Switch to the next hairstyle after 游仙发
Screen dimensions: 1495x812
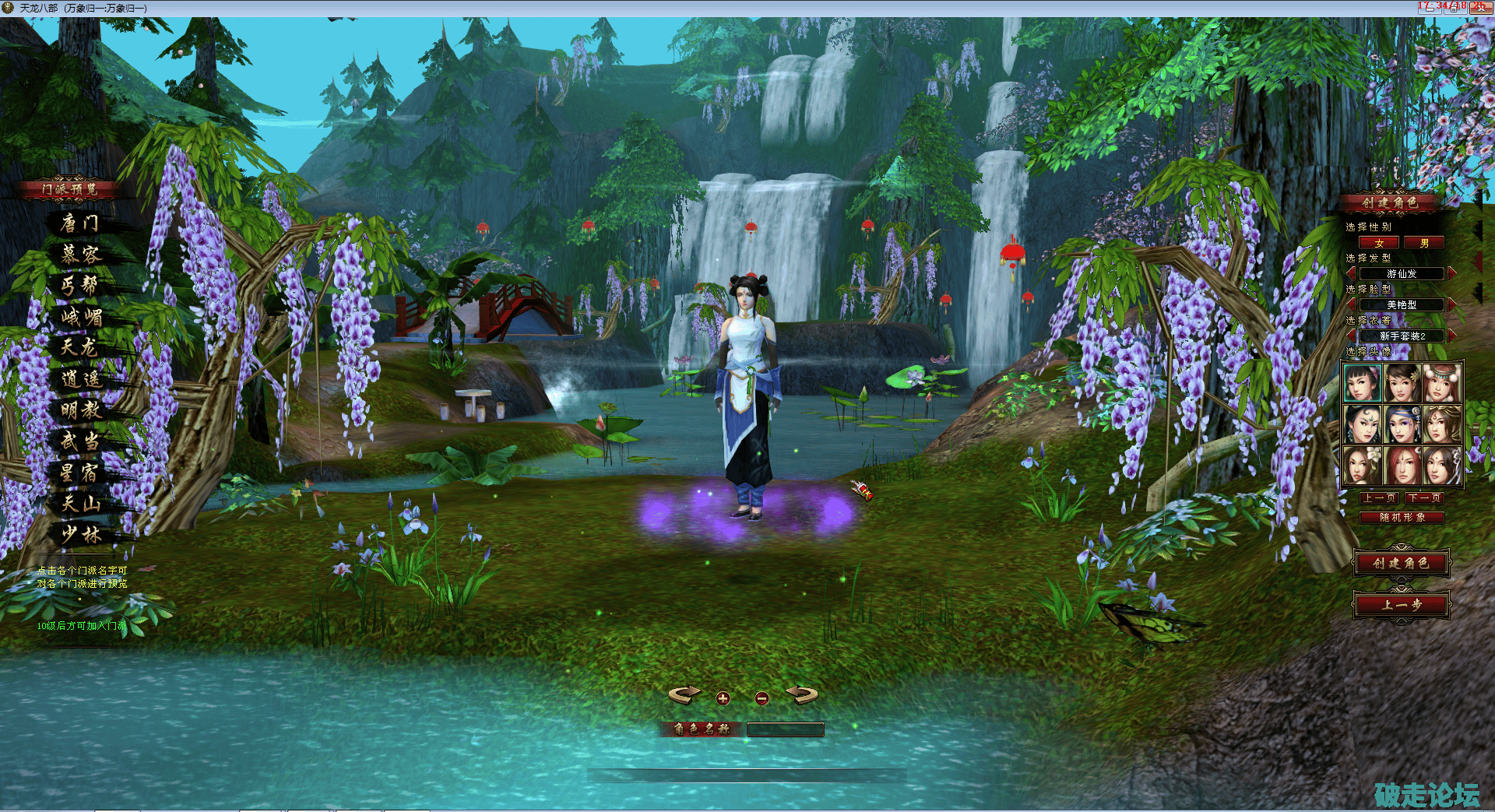[1452, 273]
